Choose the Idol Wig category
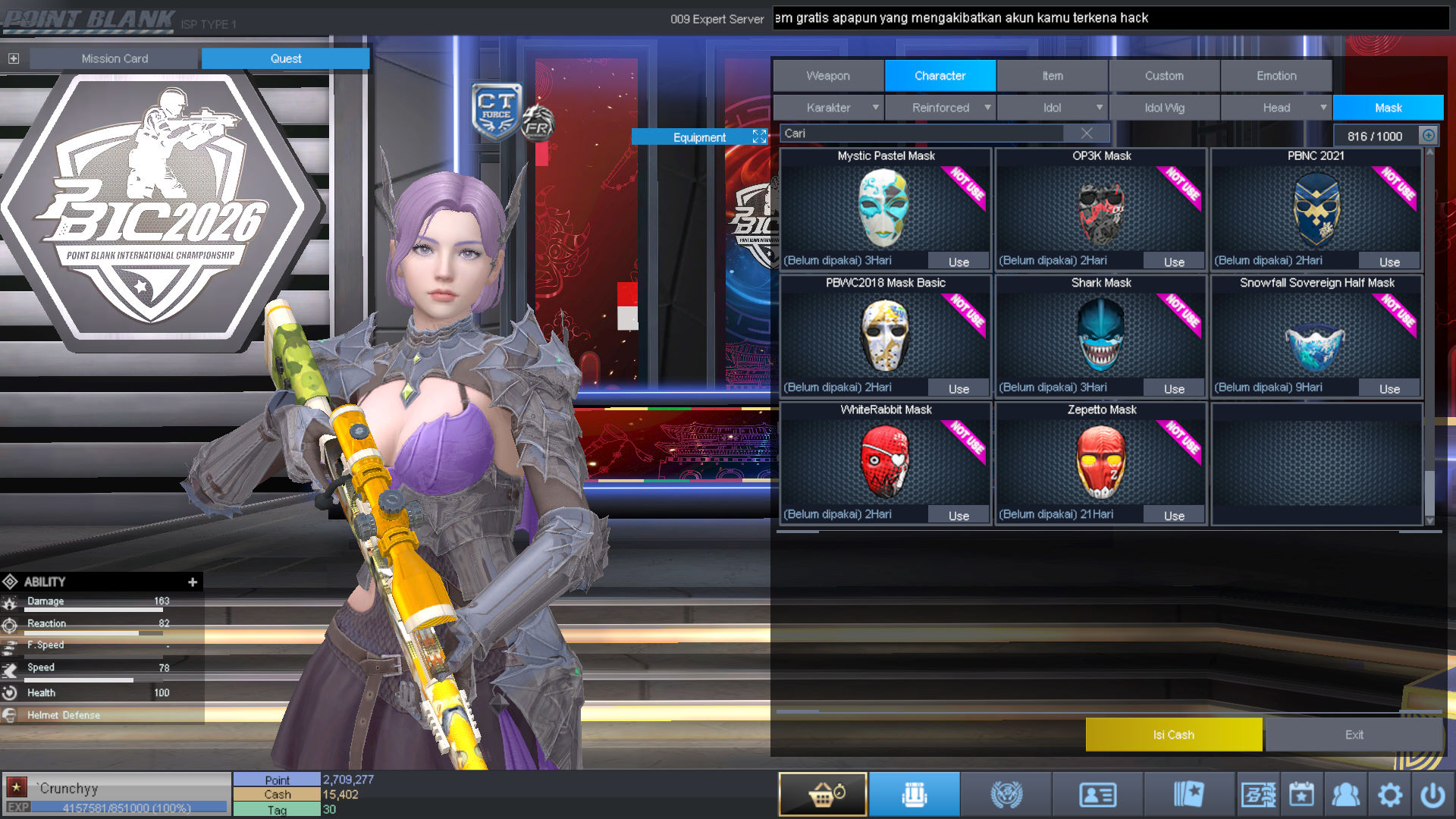Viewport: 1456px width, 819px height. point(1164,108)
